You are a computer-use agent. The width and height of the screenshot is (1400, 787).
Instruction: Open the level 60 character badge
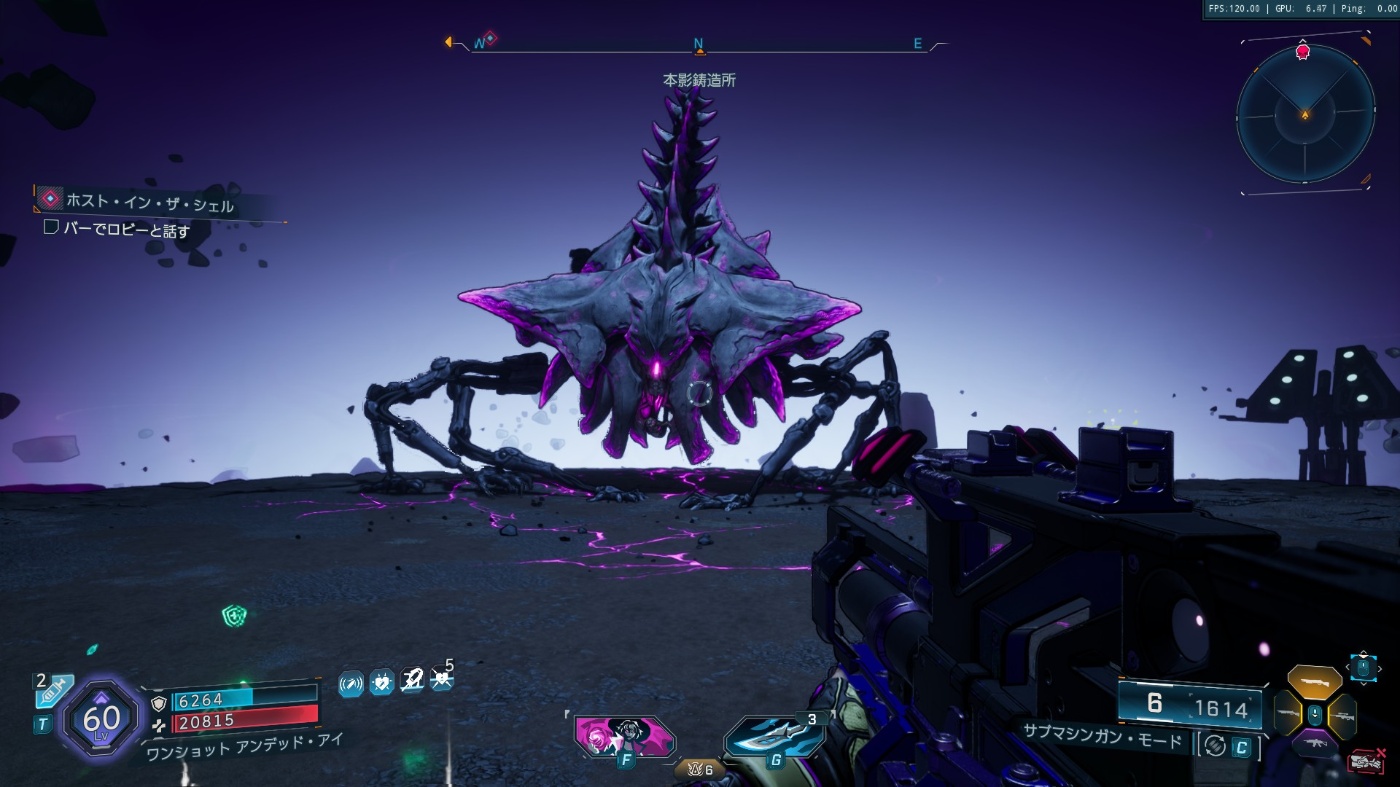[x=102, y=717]
